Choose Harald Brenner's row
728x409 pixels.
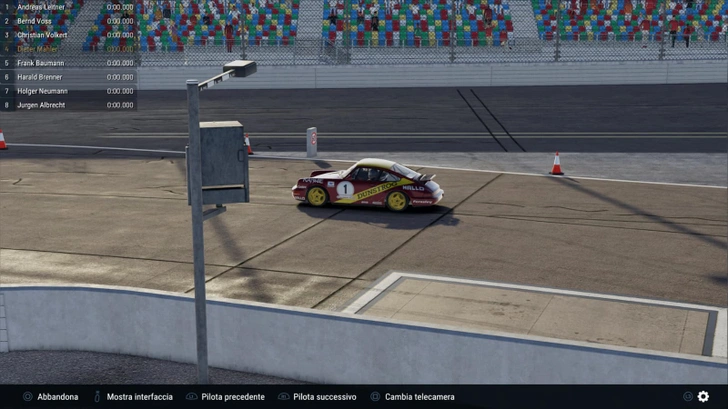[68, 77]
